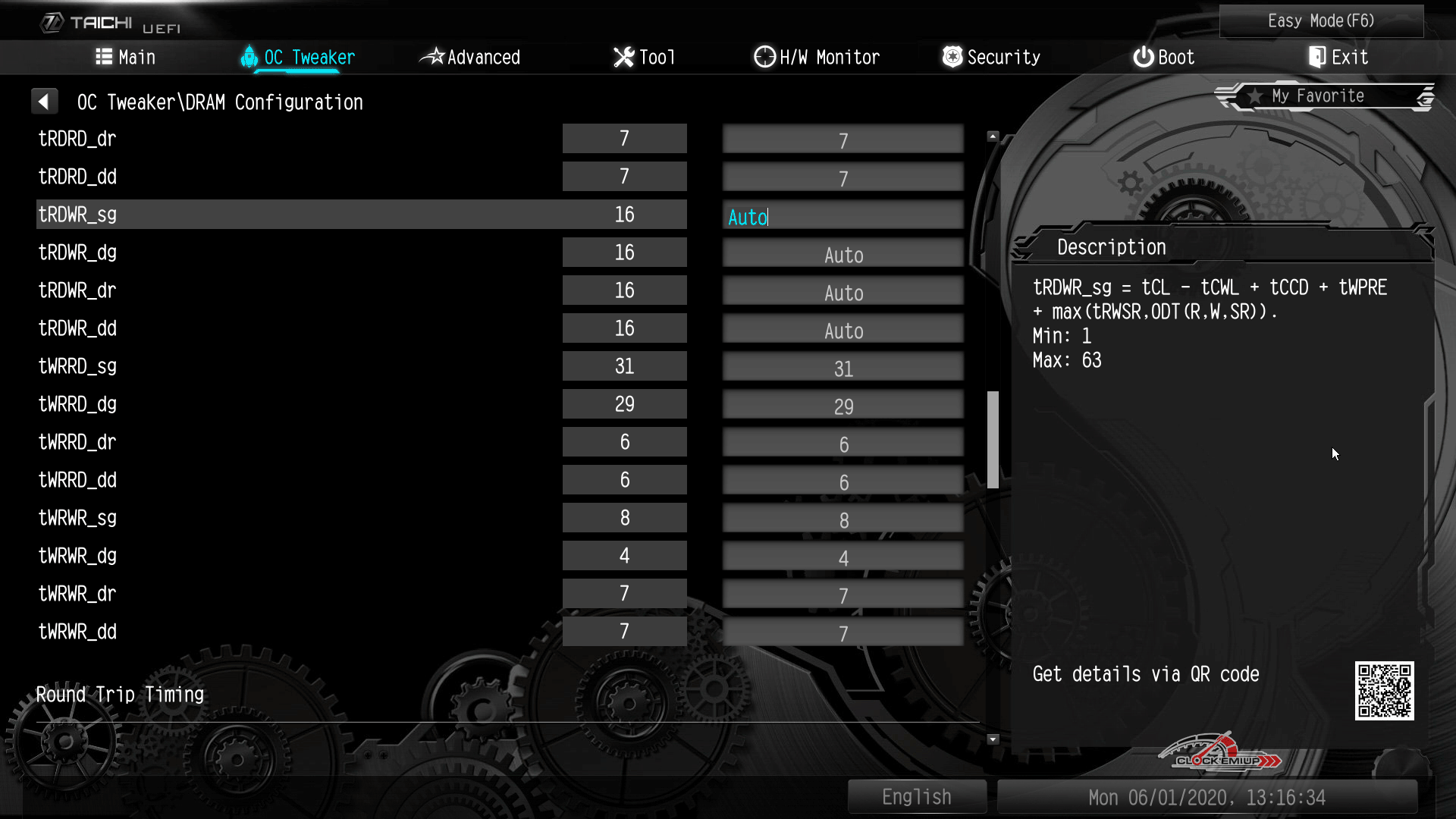This screenshot has height=819, width=1456.
Task: Open My Favorite list
Action: point(1317,96)
